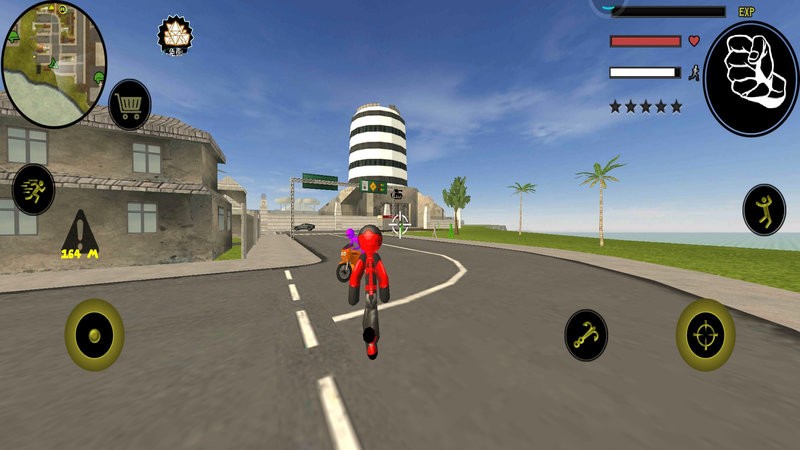Fire with the crosshair aim button
The image size is (800, 450).
705,335
